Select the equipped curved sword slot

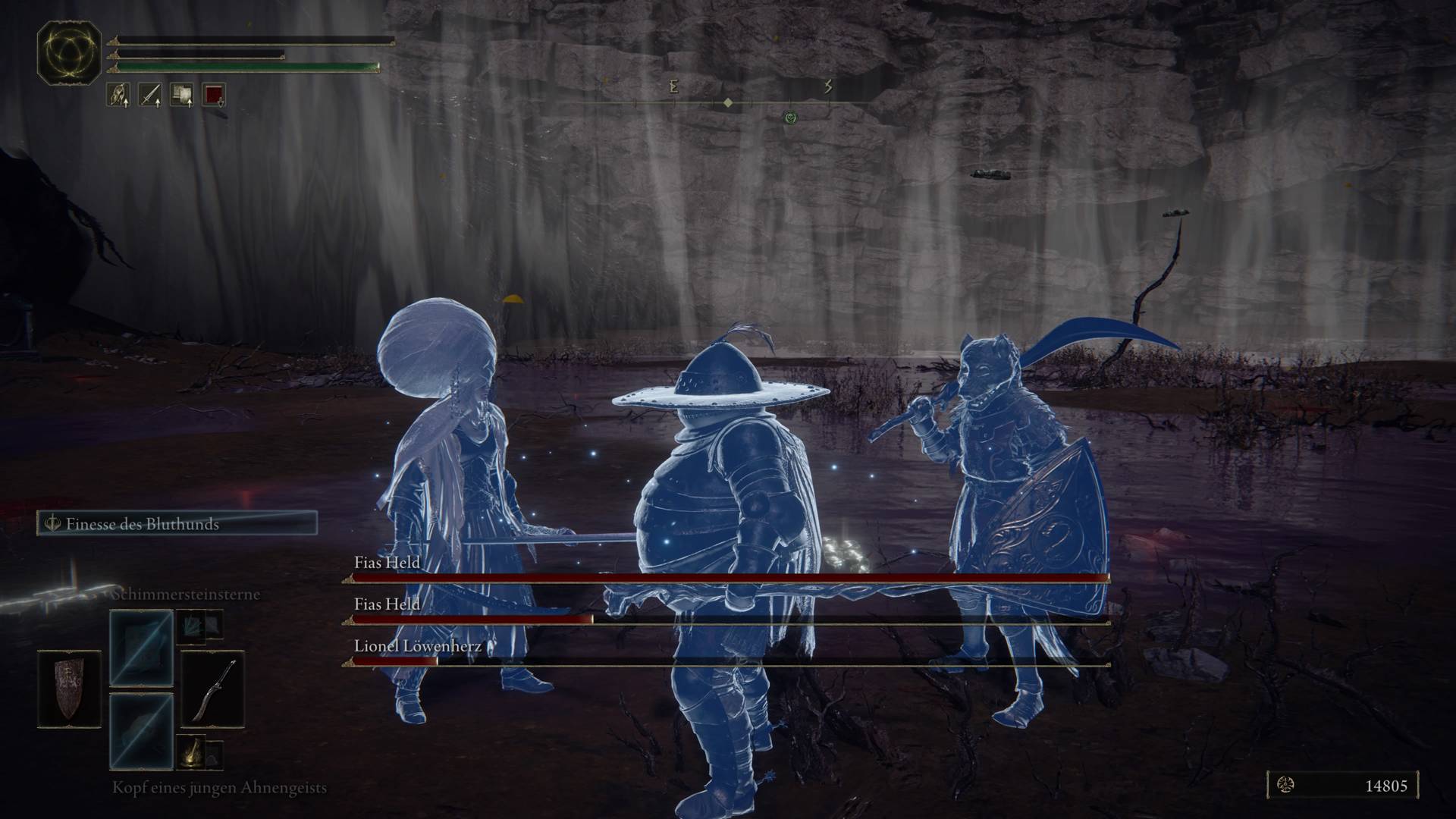(212, 689)
